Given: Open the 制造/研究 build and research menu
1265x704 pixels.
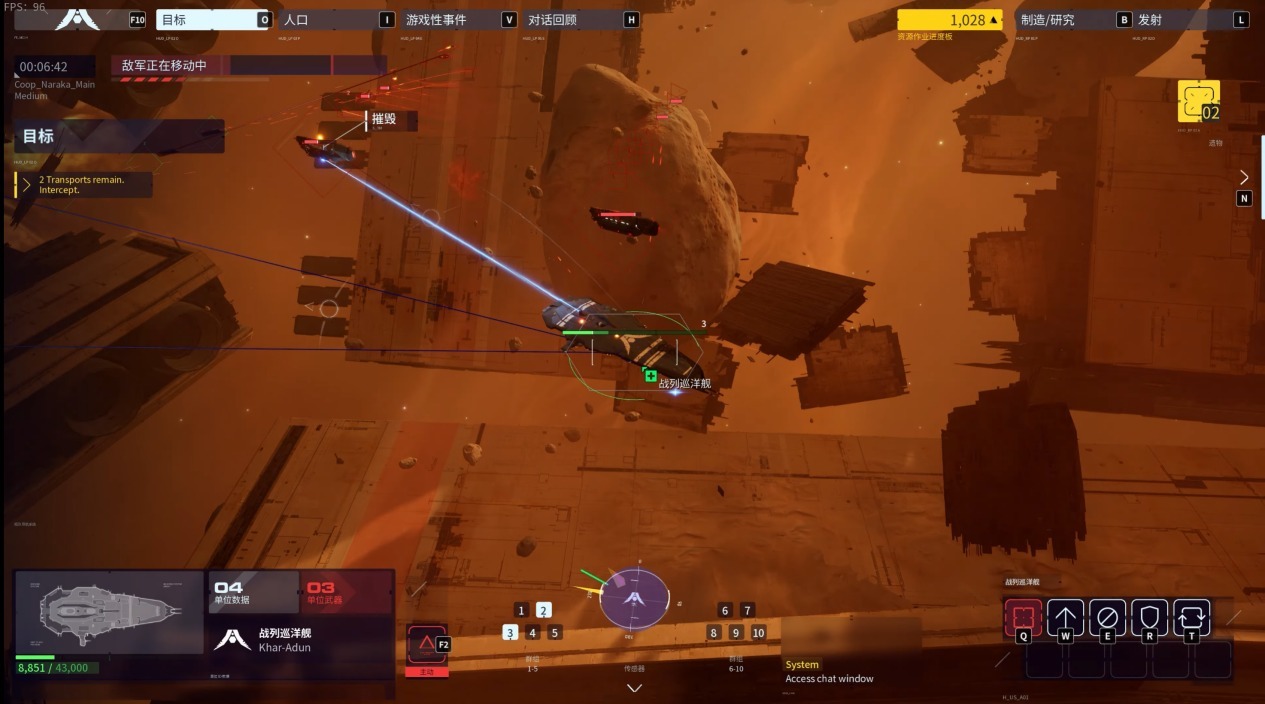Looking at the screenshot, I should tap(1064, 19).
